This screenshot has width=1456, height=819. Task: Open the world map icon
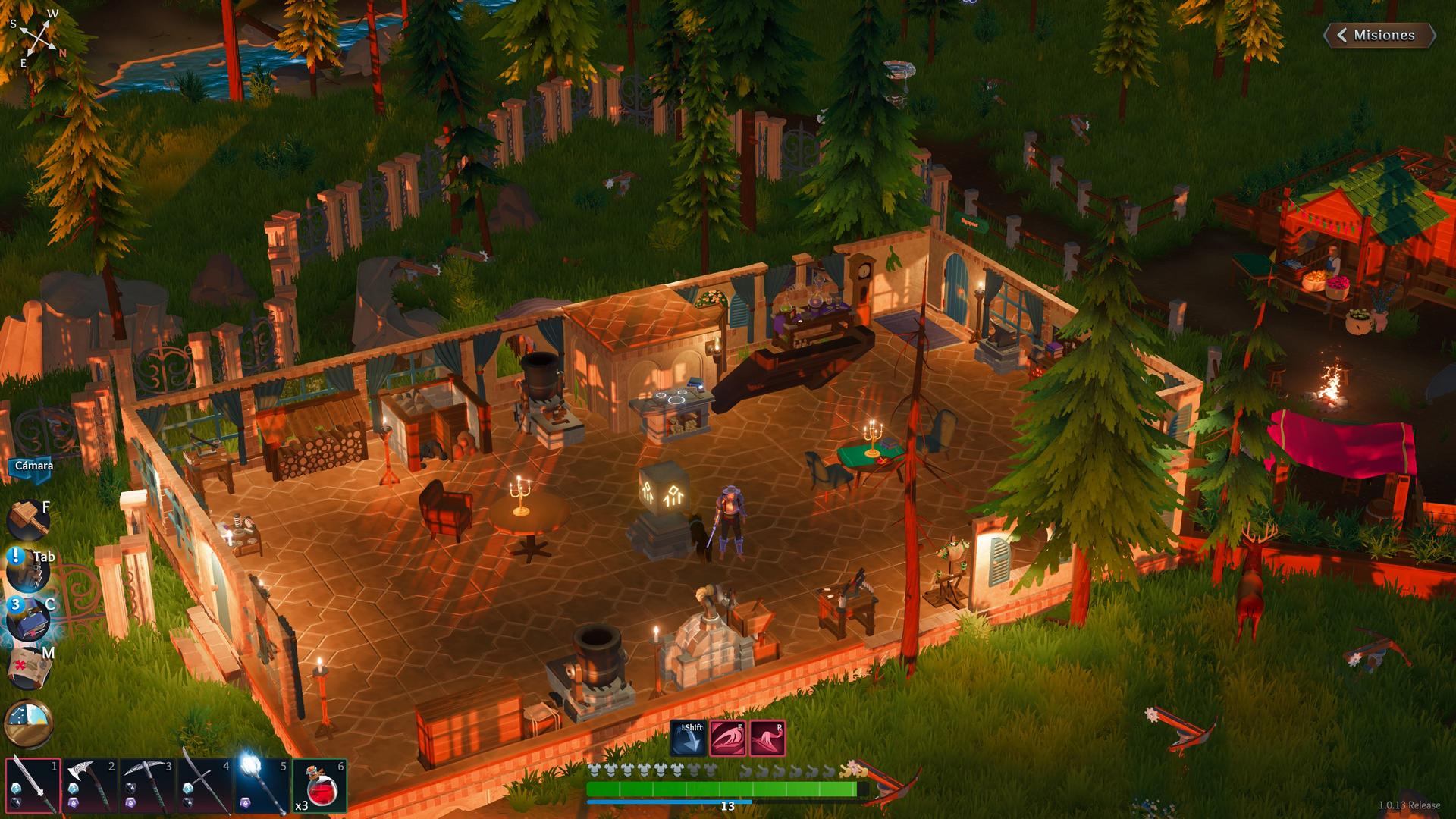[29, 667]
